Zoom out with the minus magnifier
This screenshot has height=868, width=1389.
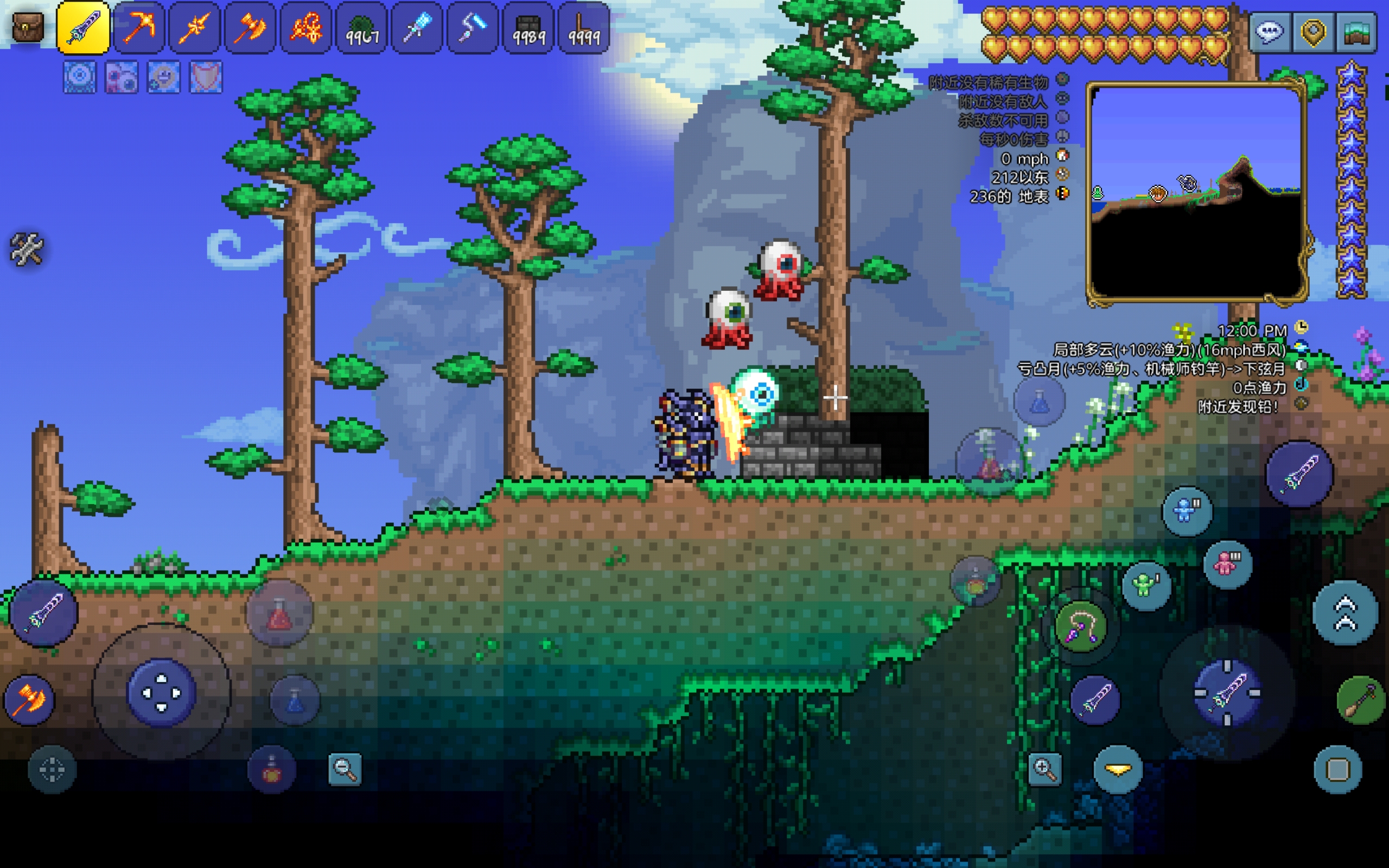coord(345,769)
